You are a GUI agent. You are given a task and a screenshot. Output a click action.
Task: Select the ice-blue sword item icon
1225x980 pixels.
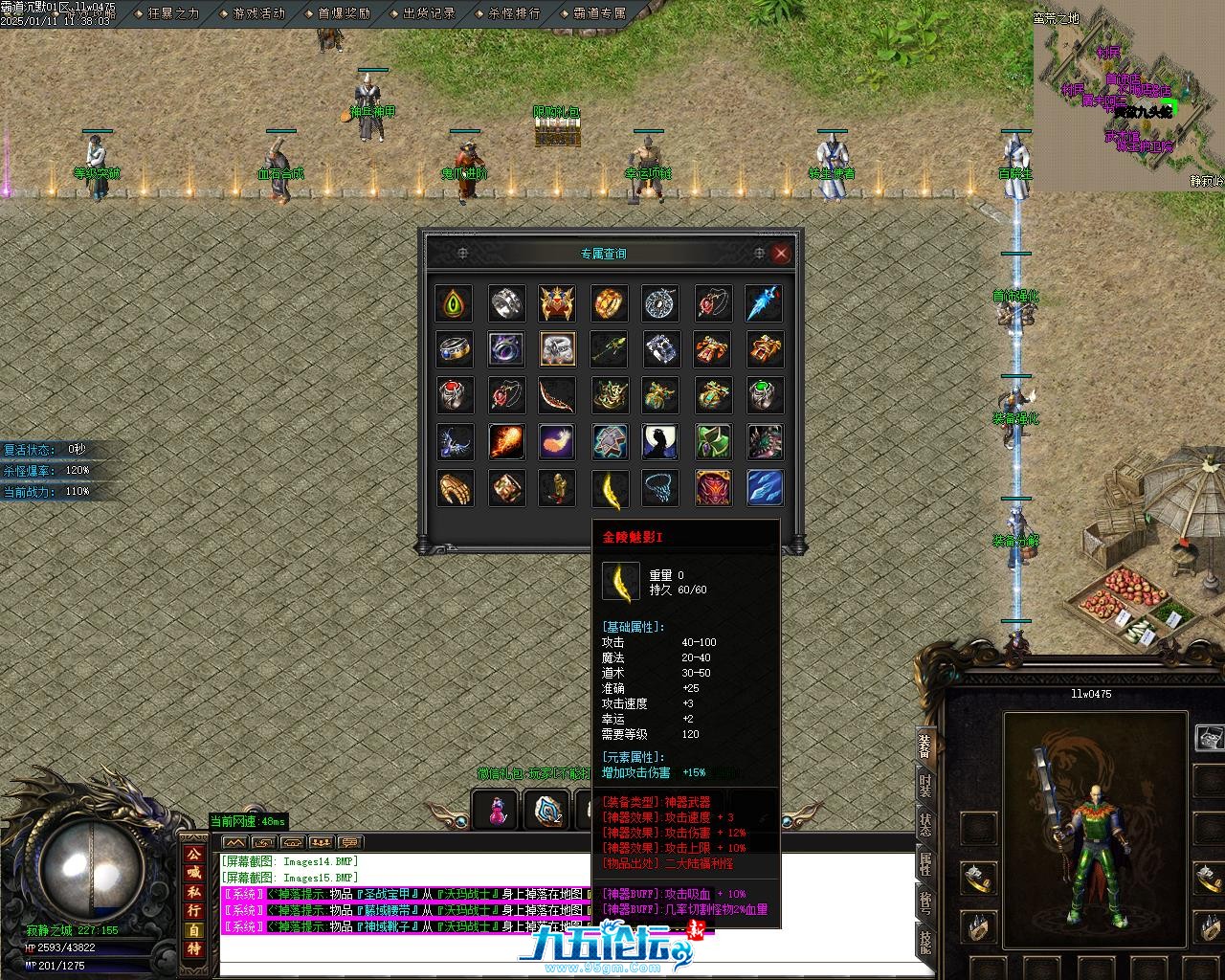764,303
